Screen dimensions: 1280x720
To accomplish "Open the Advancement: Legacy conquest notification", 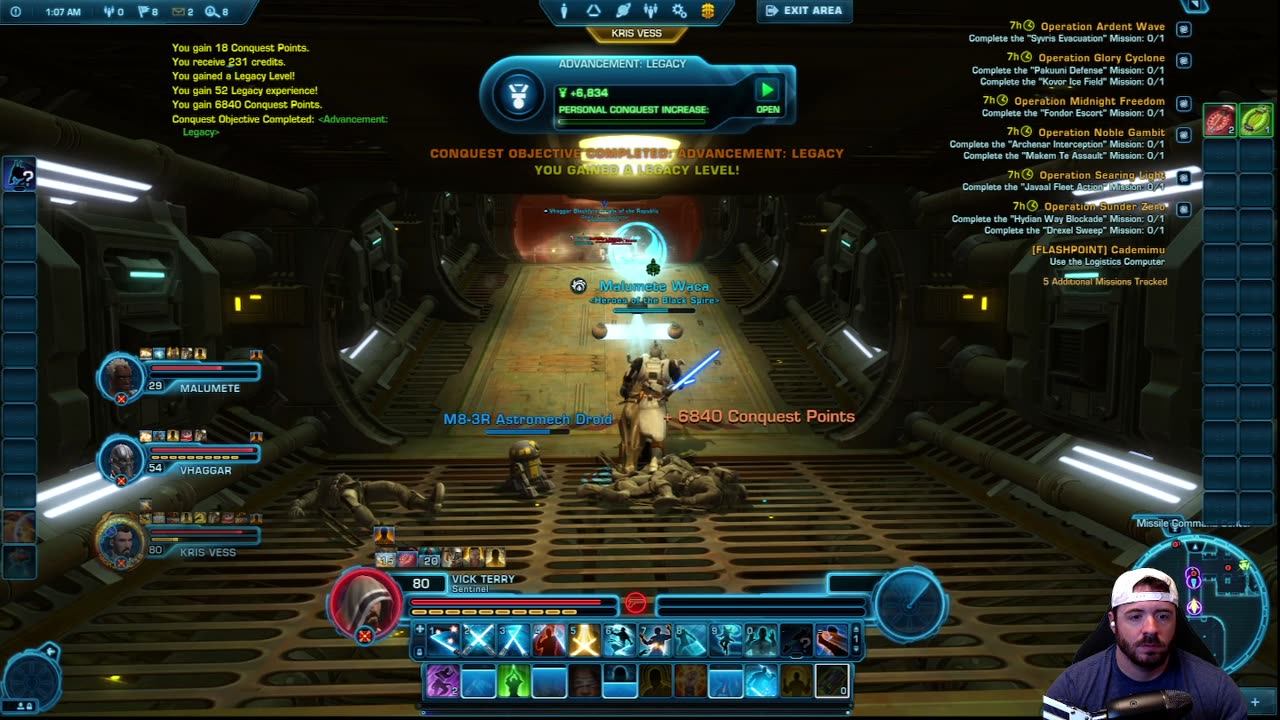I will (767, 95).
